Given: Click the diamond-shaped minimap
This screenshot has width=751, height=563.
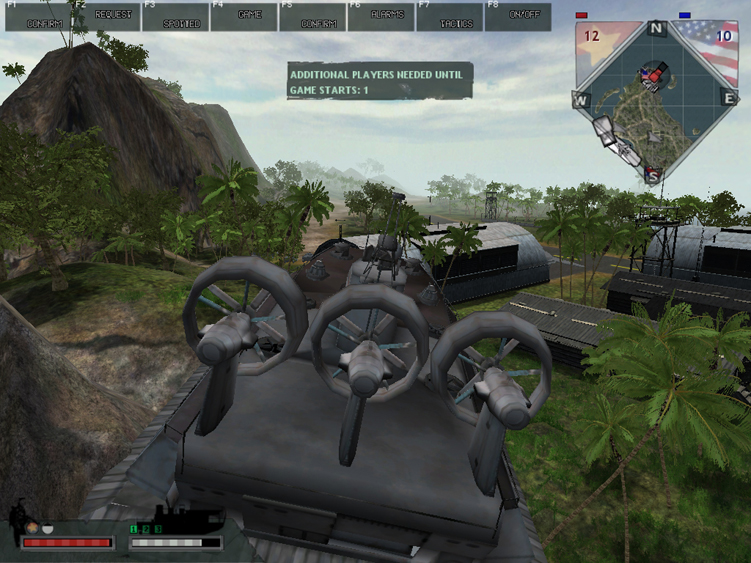Looking at the screenshot, I should [655, 100].
